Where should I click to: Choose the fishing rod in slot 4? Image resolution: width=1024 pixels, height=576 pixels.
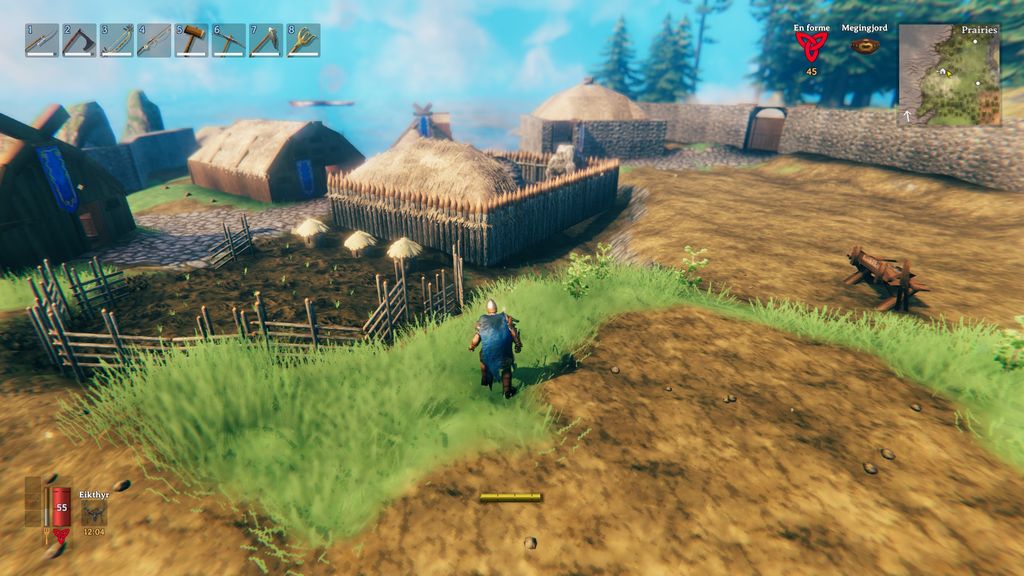point(154,40)
